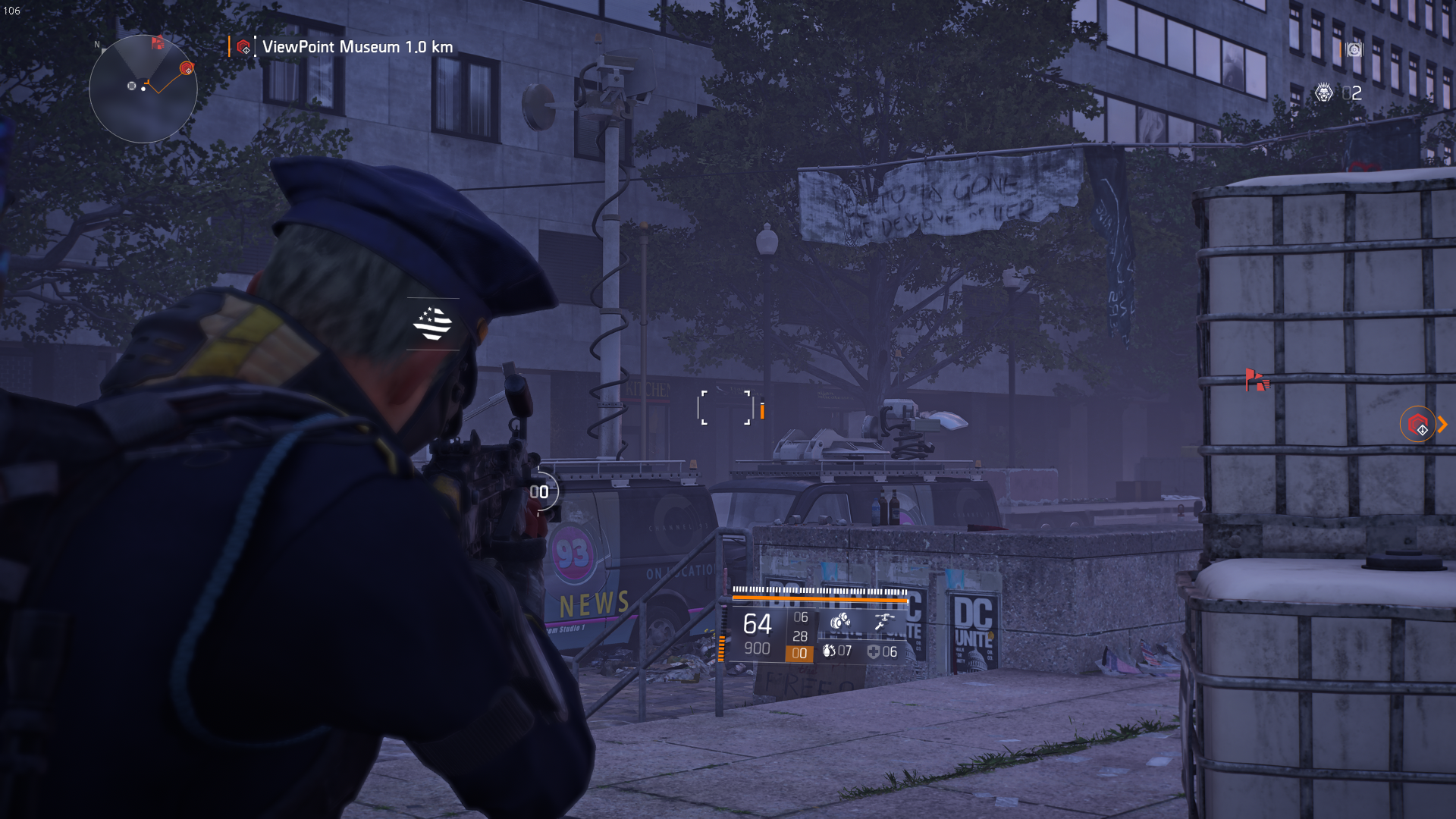Screen dimensions: 1456x819
Task: Click the lion crest counter icon
Action: pos(1323,93)
